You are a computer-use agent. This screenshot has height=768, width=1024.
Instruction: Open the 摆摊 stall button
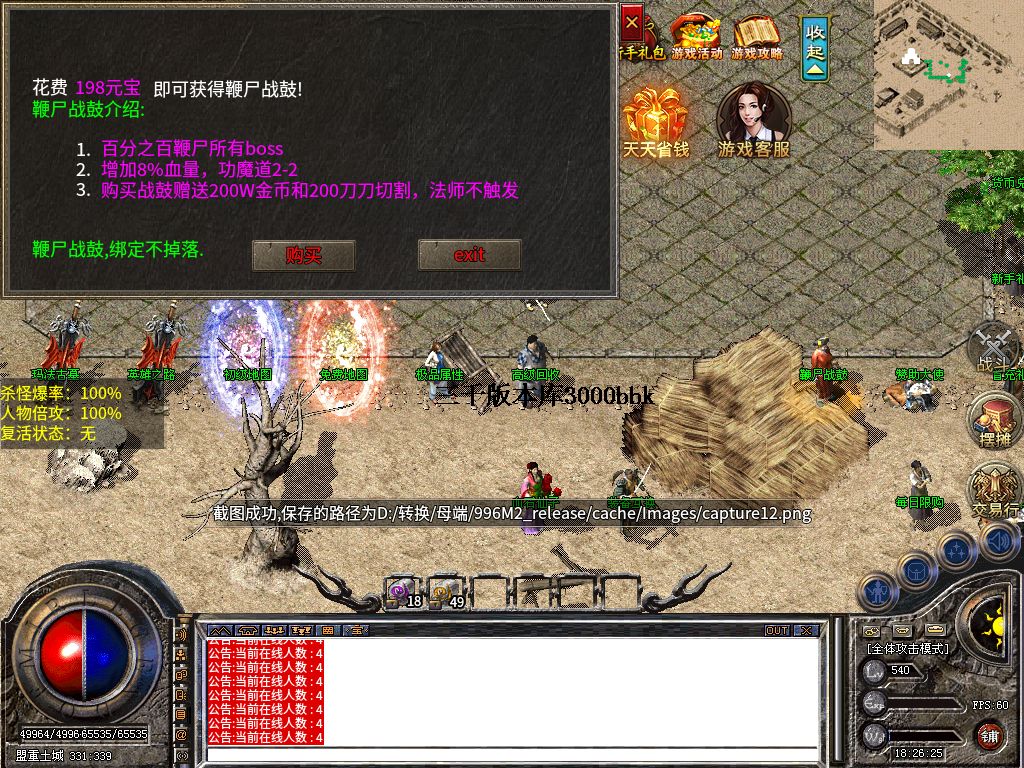coord(996,420)
